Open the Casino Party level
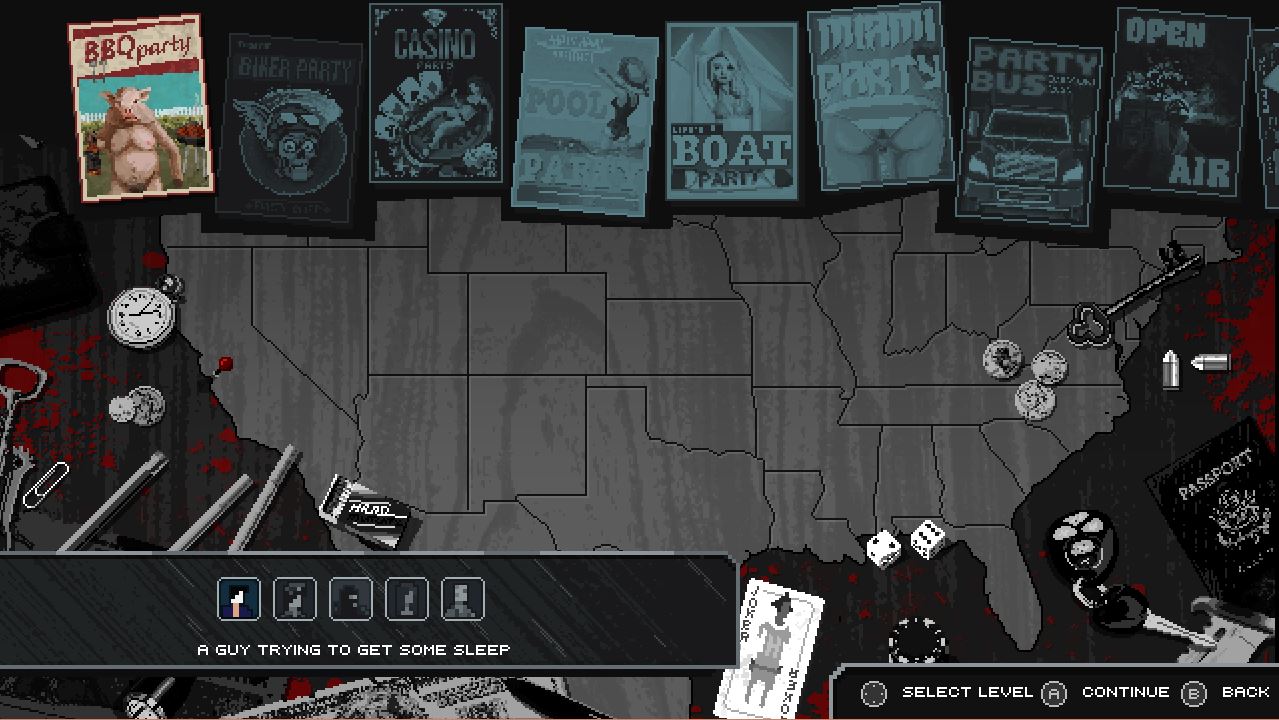Screen dimensions: 1279x720 pos(436,95)
